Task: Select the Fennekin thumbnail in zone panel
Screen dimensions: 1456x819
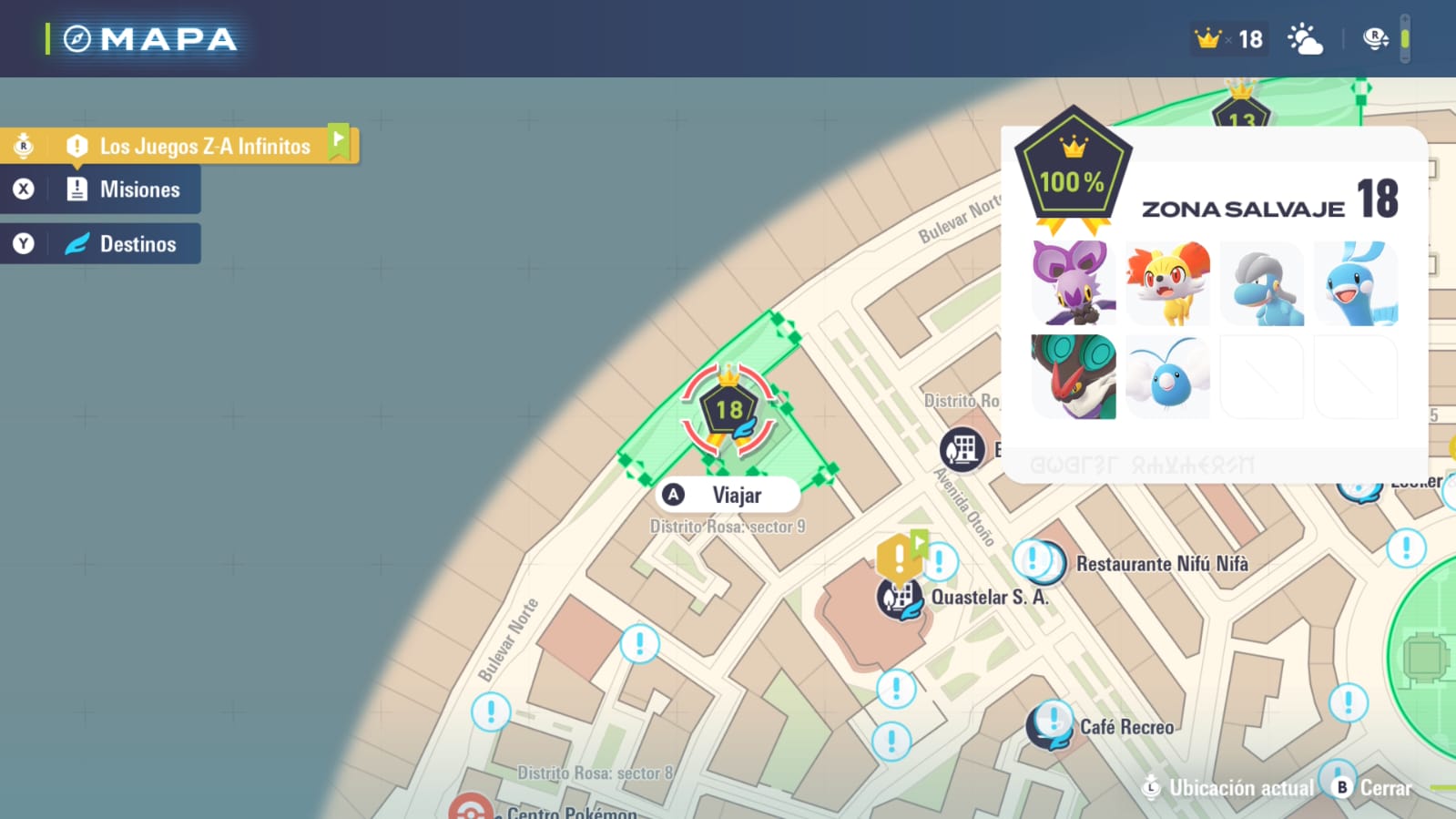Action: 1167,283
